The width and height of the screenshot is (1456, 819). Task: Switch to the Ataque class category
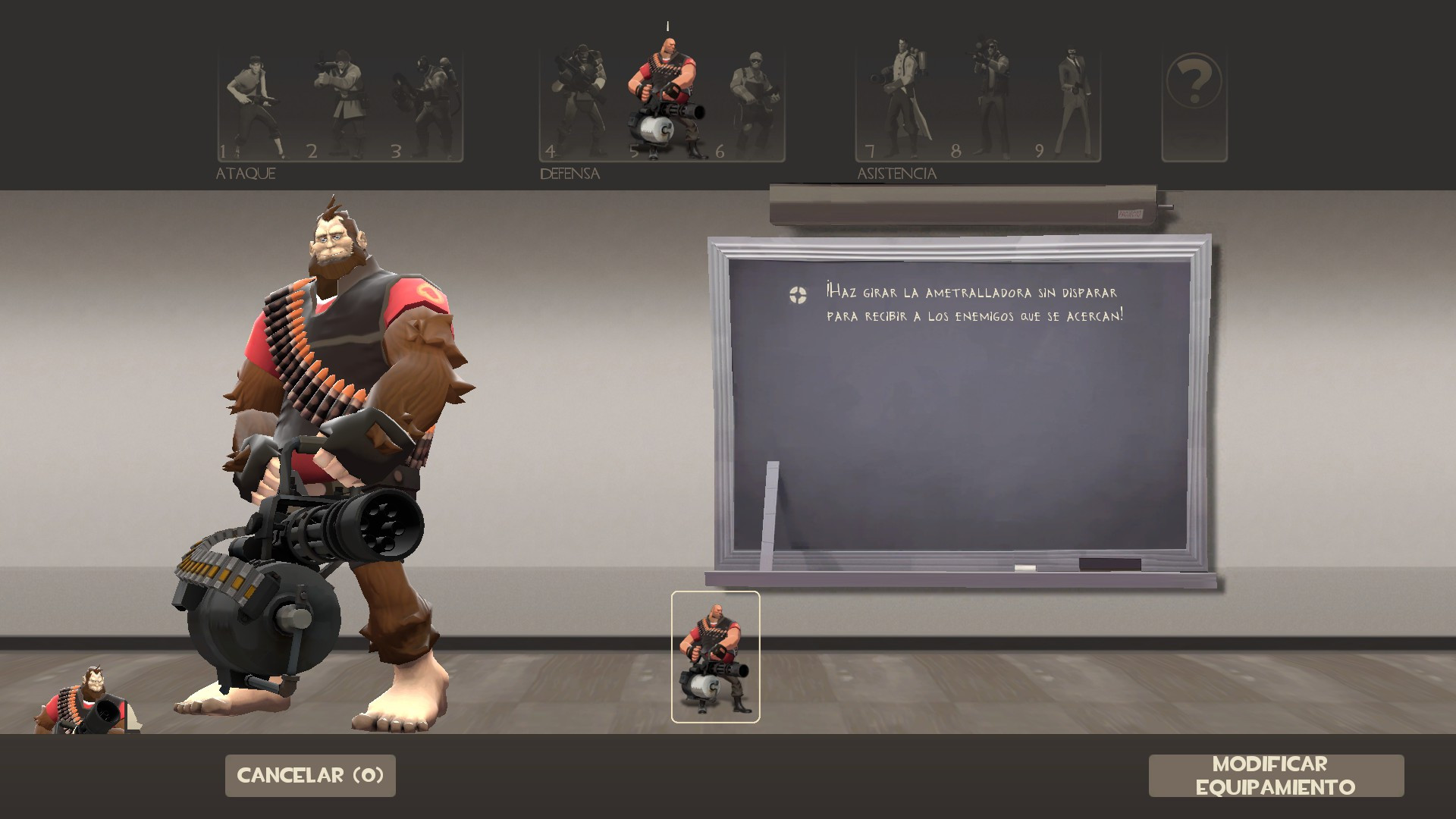[x=245, y=173]
